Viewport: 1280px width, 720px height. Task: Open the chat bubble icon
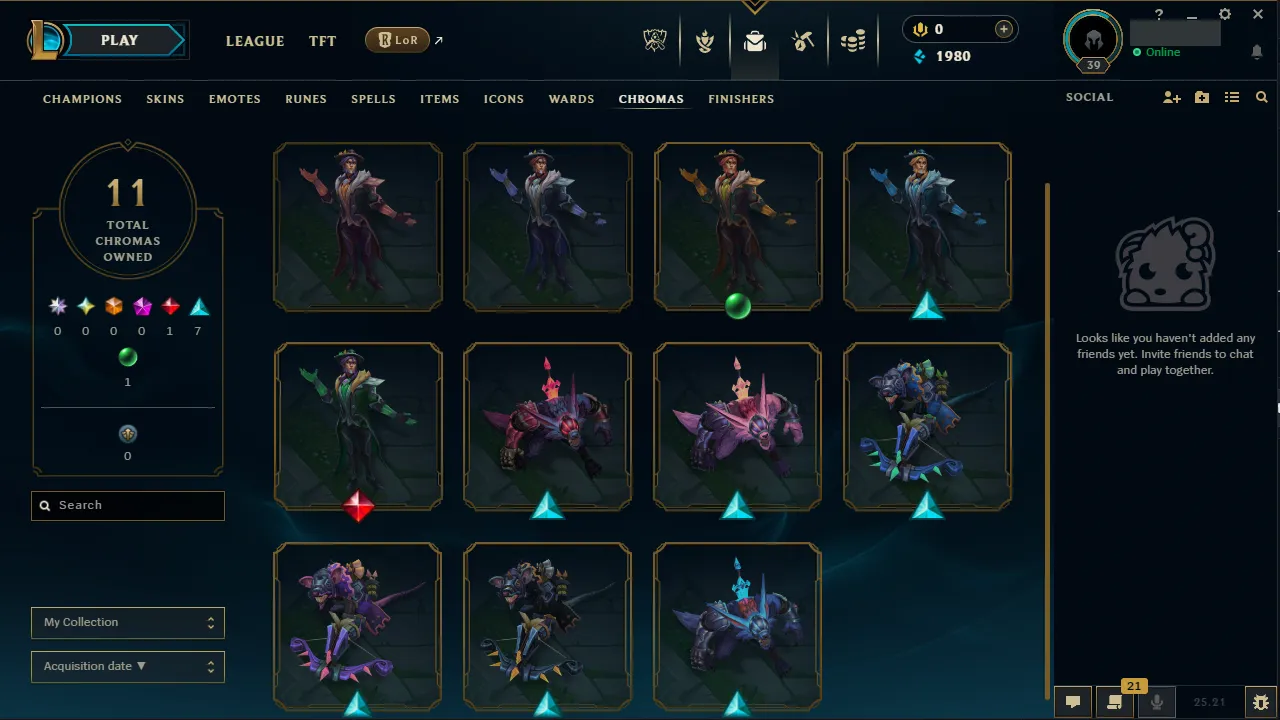click(1073, 702)
